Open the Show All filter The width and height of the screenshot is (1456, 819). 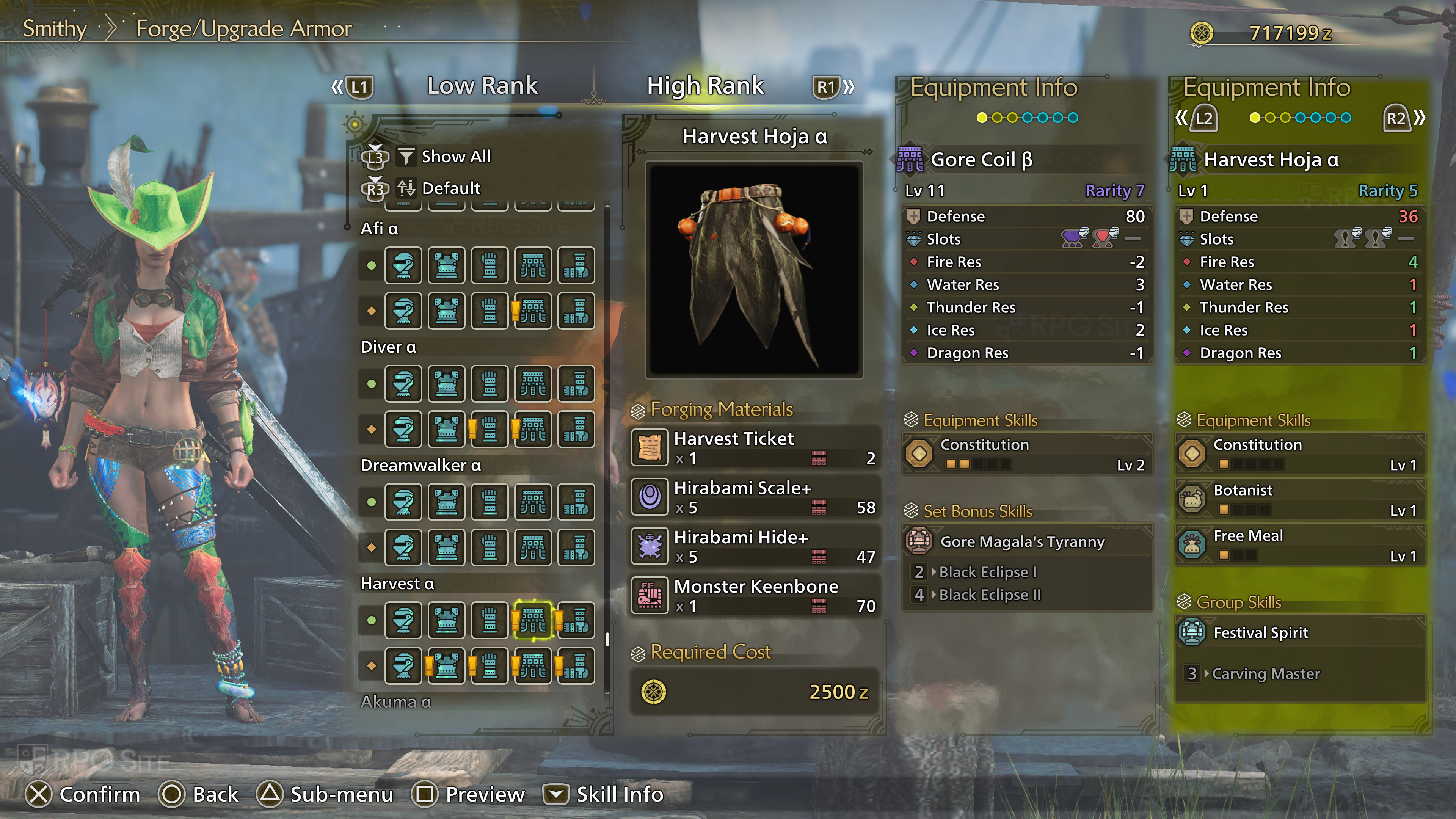[x=455, y=157]
